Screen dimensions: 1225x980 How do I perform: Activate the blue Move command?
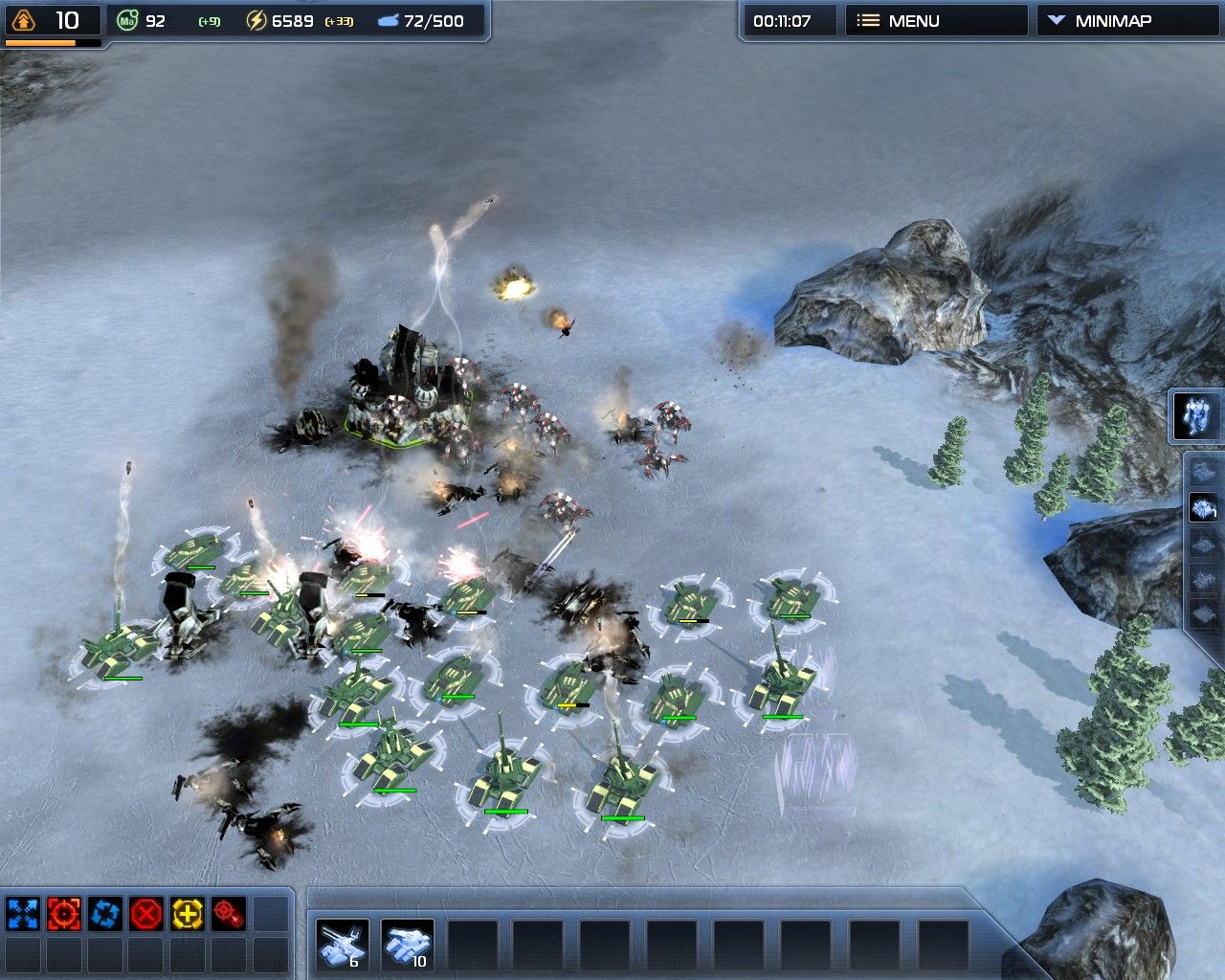22,914
